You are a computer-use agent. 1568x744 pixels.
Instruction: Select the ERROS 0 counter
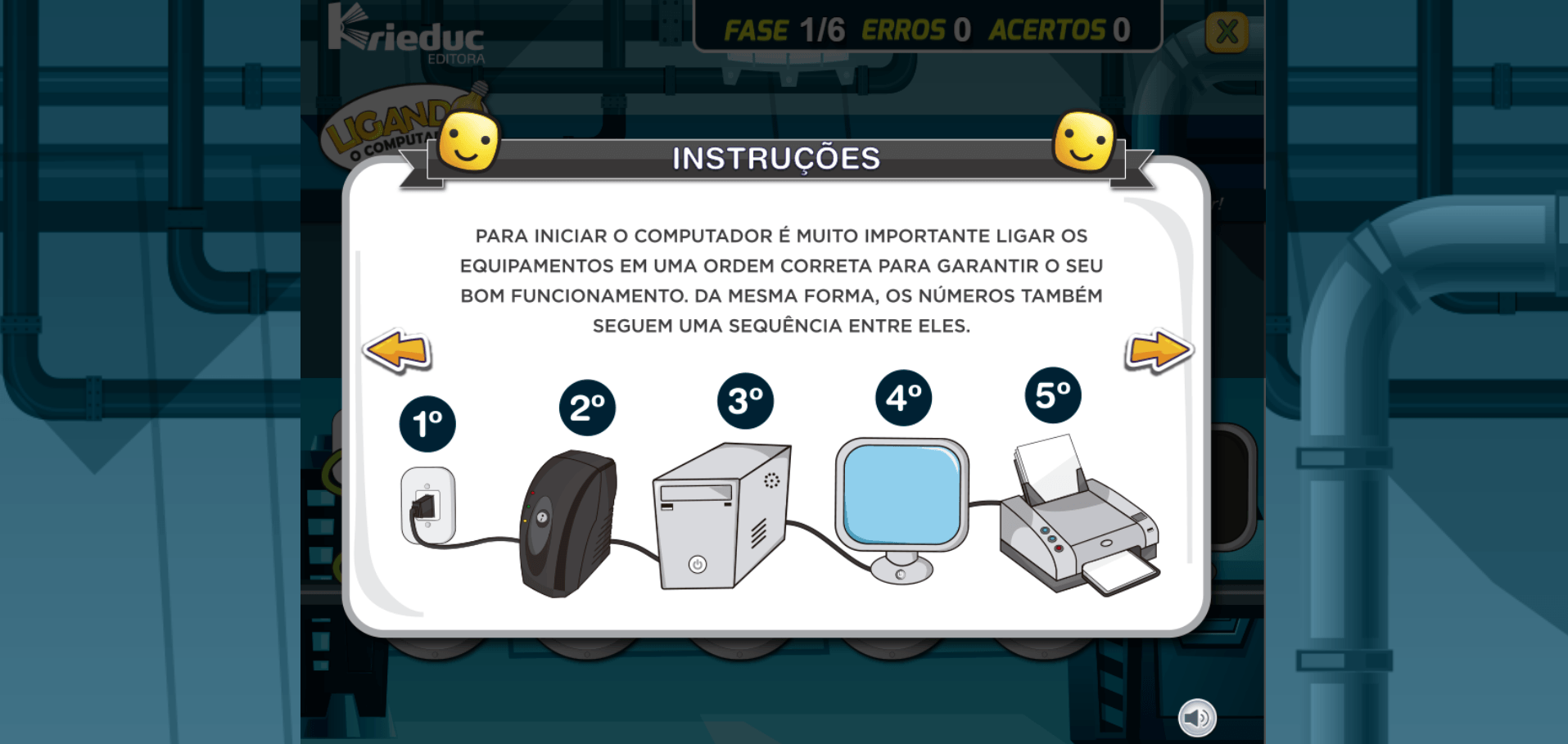[915, 29]
